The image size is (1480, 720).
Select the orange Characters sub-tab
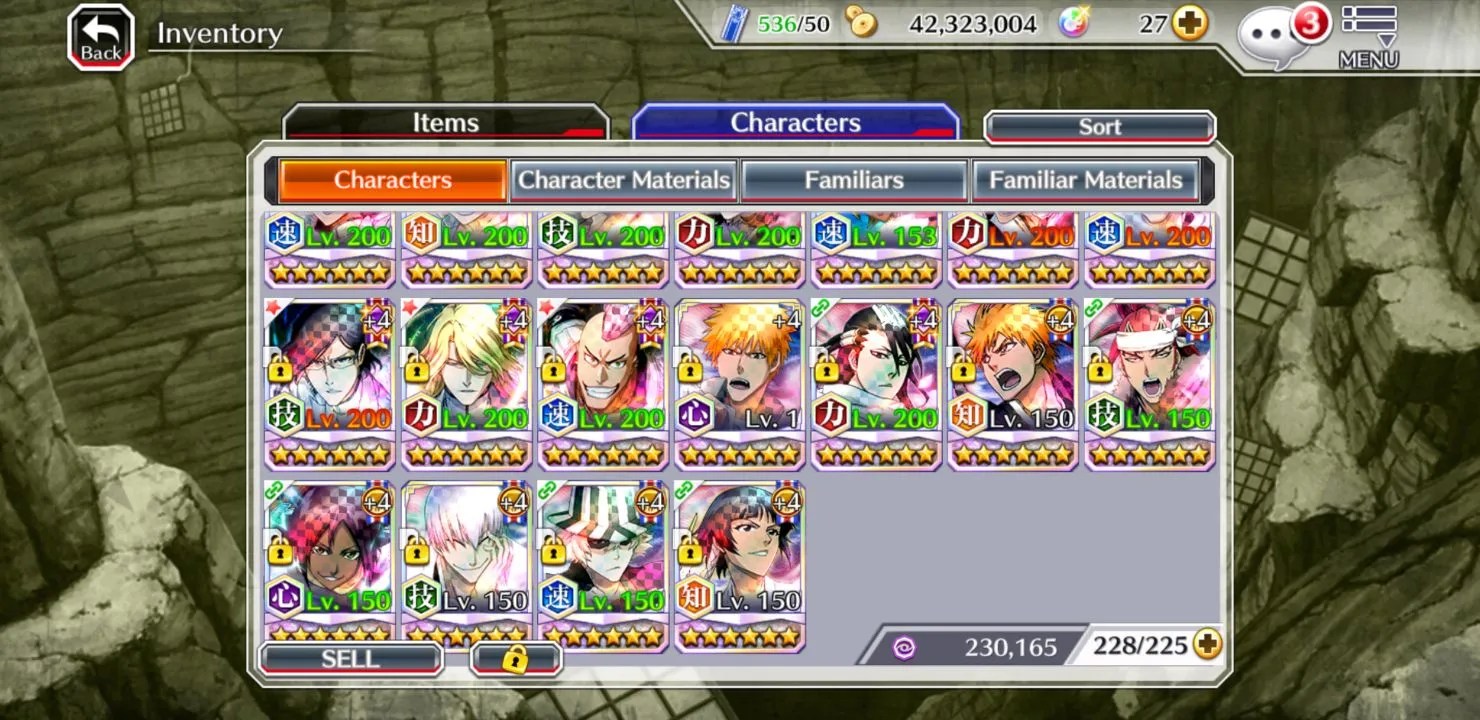tap(392, 181)
